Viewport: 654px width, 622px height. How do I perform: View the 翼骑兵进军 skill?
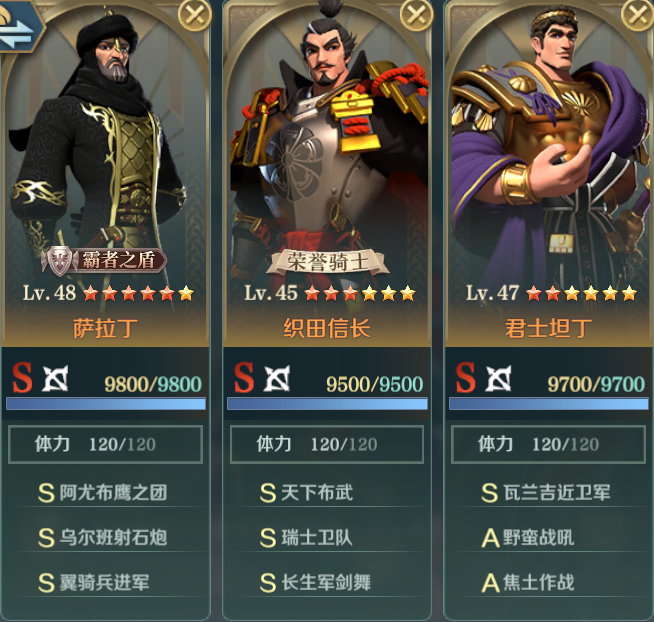pos(105,581)
